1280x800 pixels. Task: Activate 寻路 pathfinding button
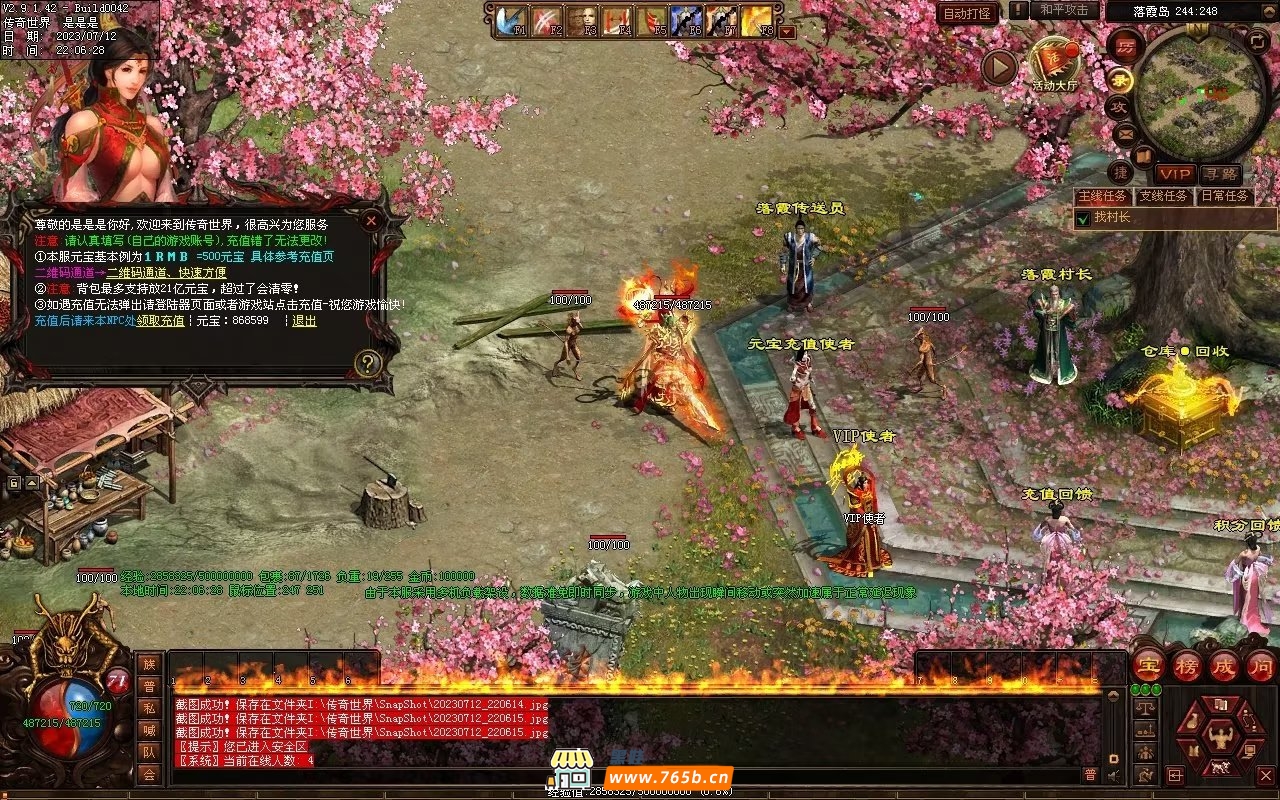[x=1220, y=174]
